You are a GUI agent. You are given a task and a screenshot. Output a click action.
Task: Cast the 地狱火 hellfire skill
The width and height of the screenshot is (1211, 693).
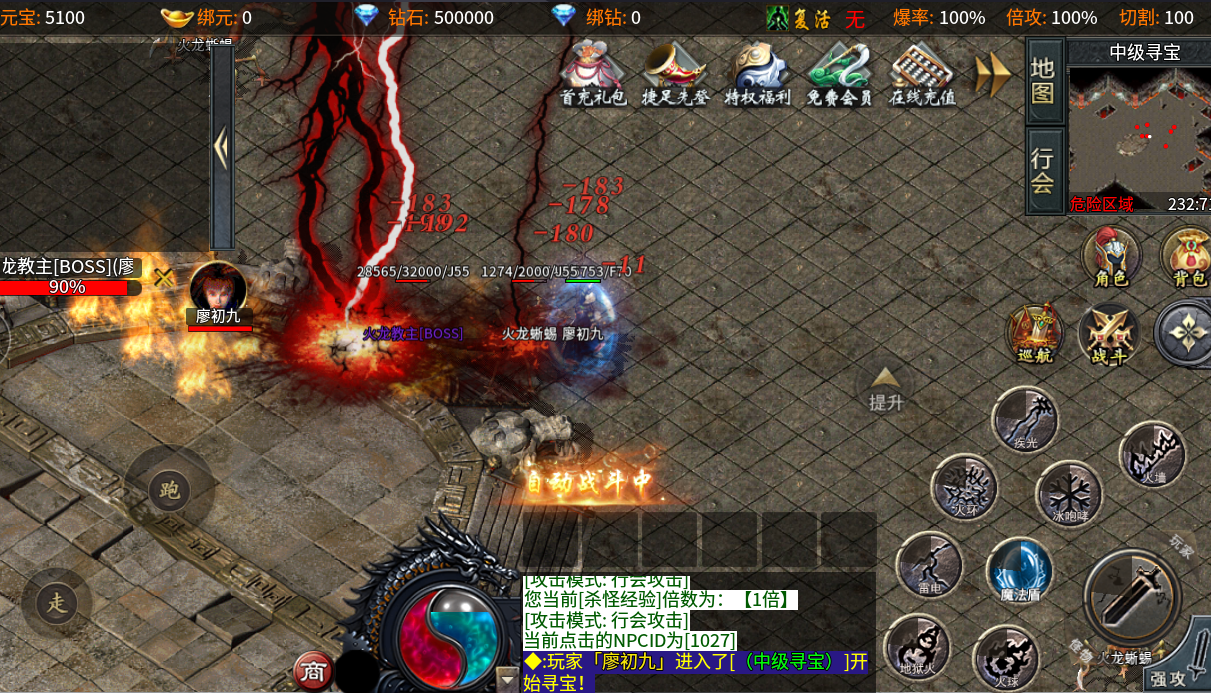click(917, 645)
